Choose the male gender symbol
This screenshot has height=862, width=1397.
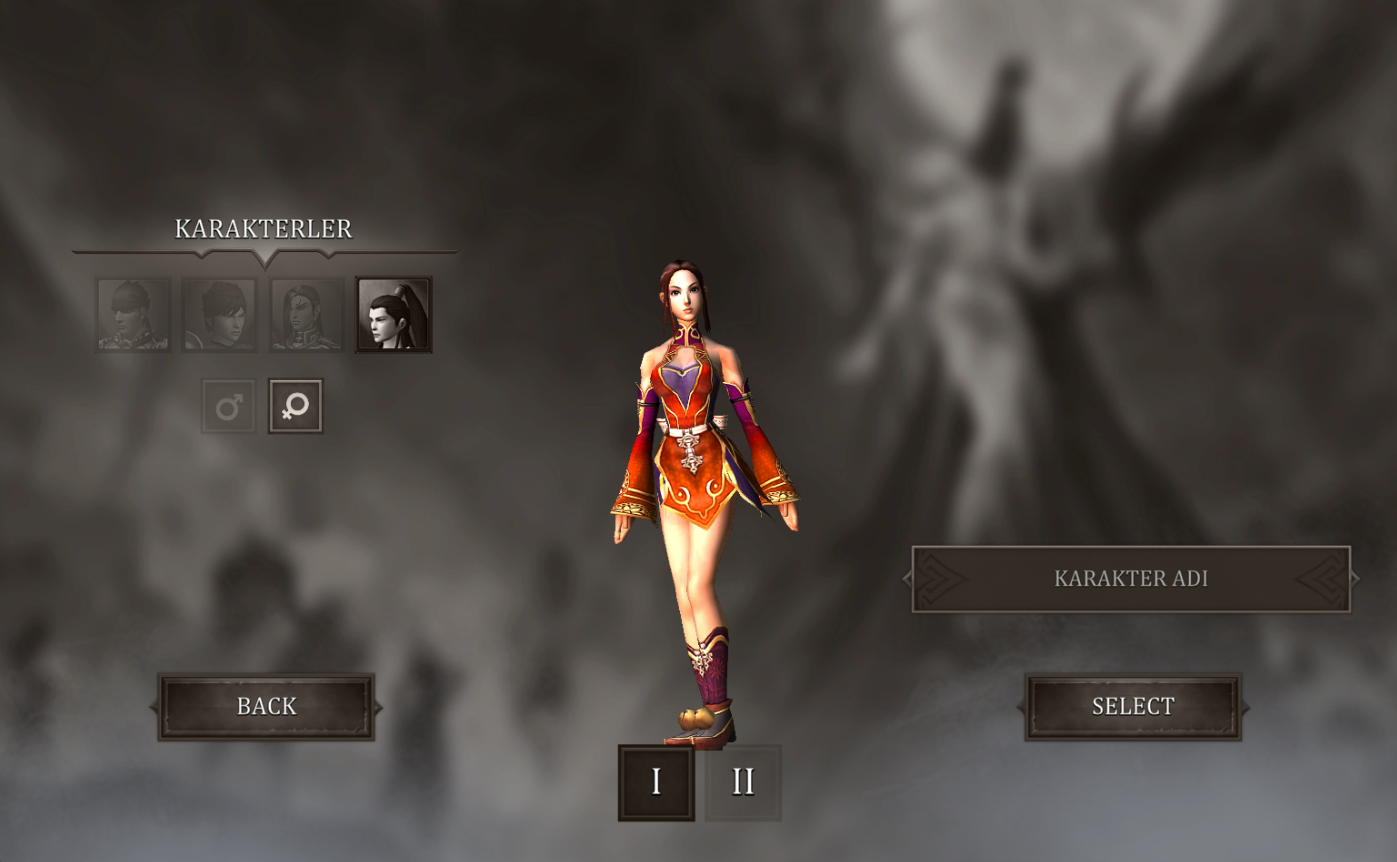pyautogui.click(x=229, y=406)
